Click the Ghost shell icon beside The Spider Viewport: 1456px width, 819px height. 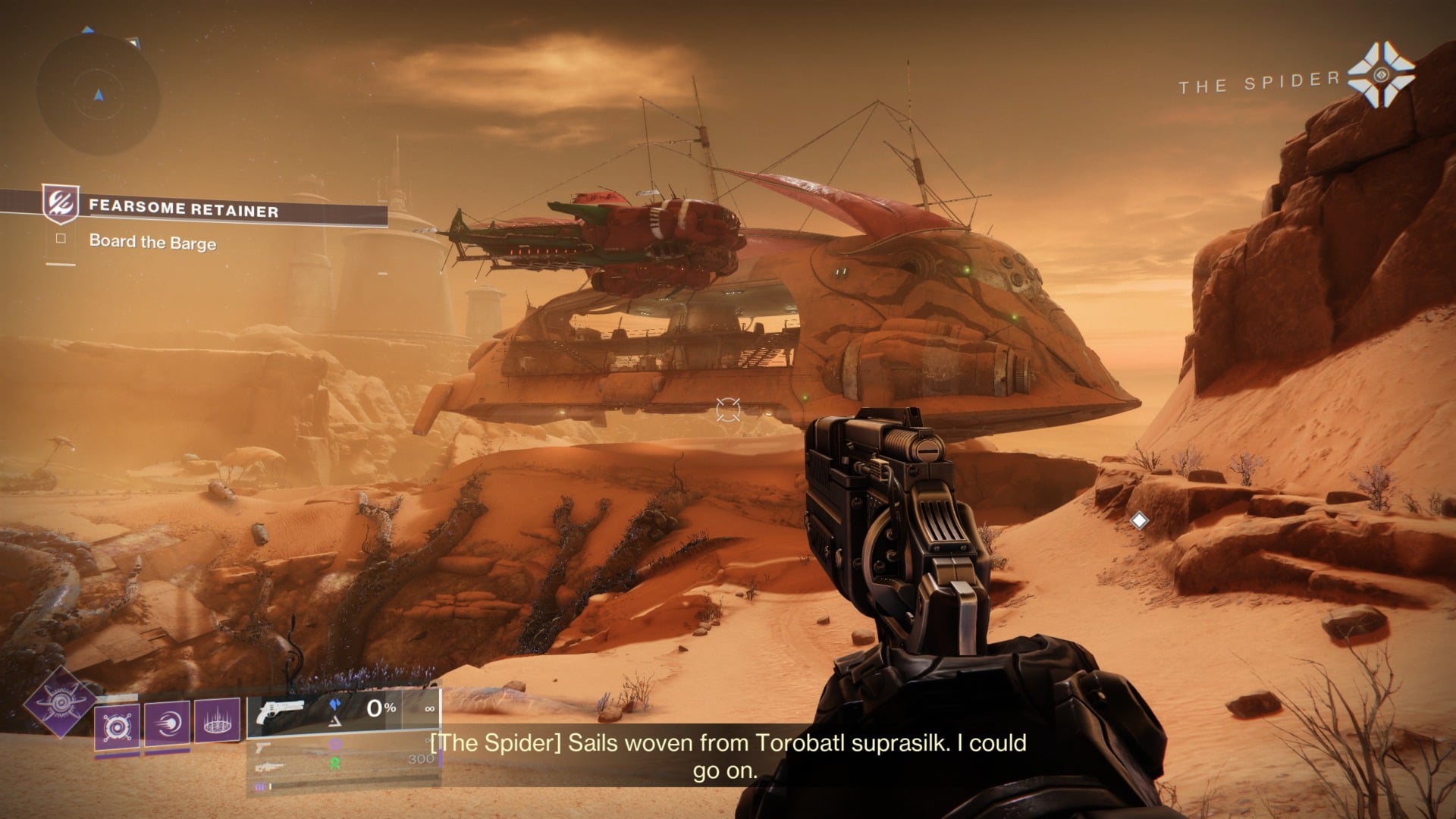coord(1380,75)
